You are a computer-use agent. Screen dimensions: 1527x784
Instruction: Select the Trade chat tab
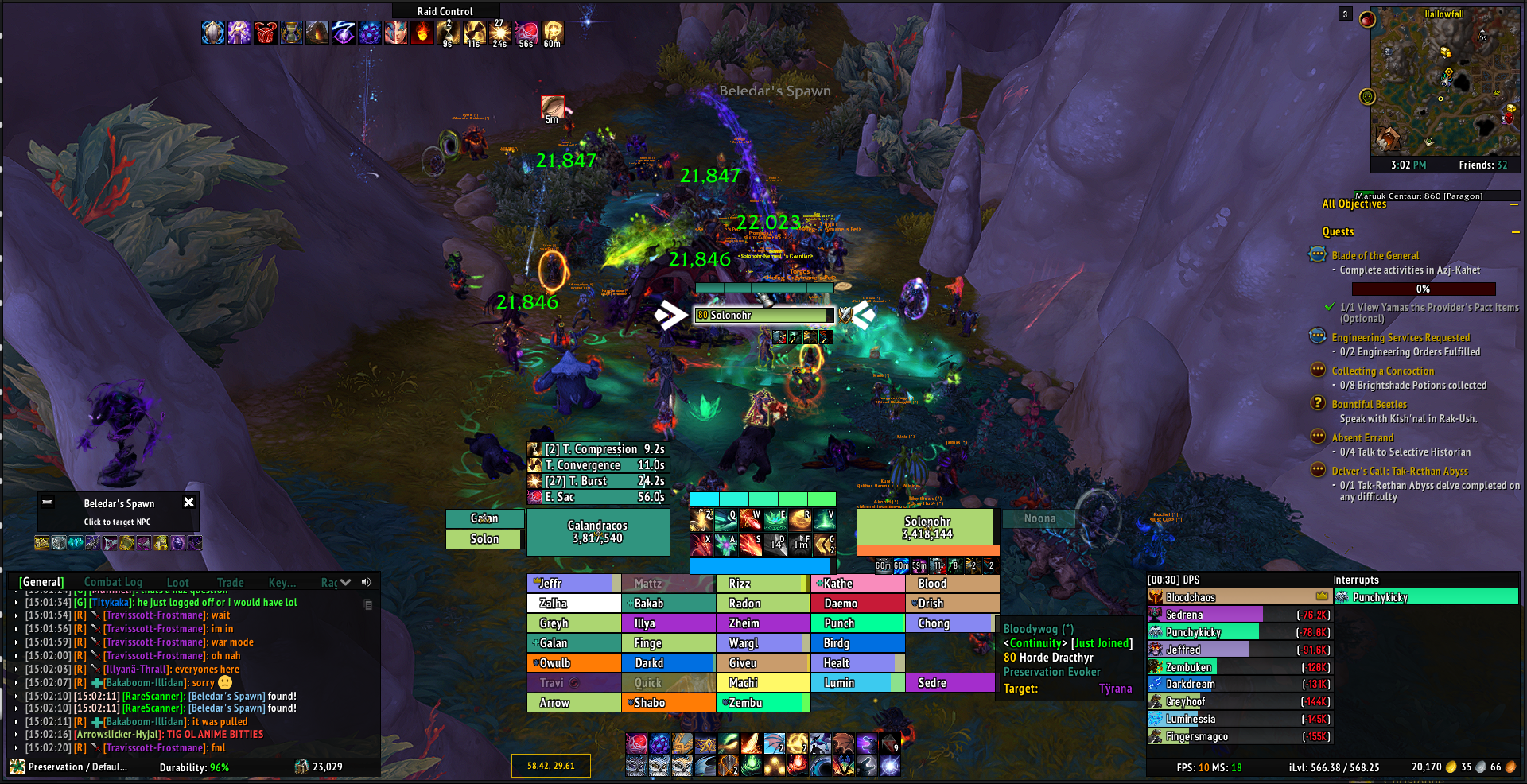(231, 582)
